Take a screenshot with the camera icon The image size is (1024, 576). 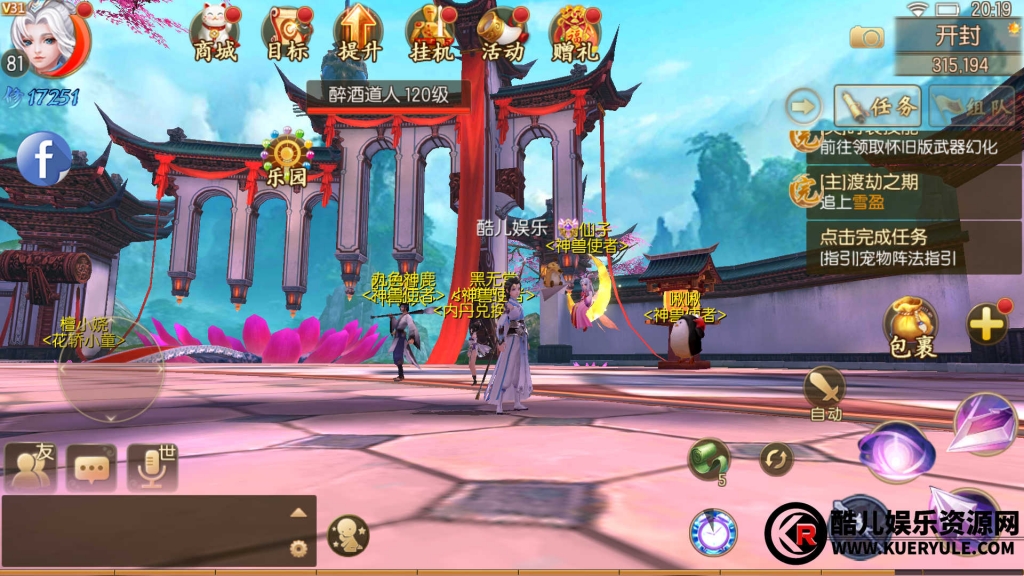[x=867, y=37]
